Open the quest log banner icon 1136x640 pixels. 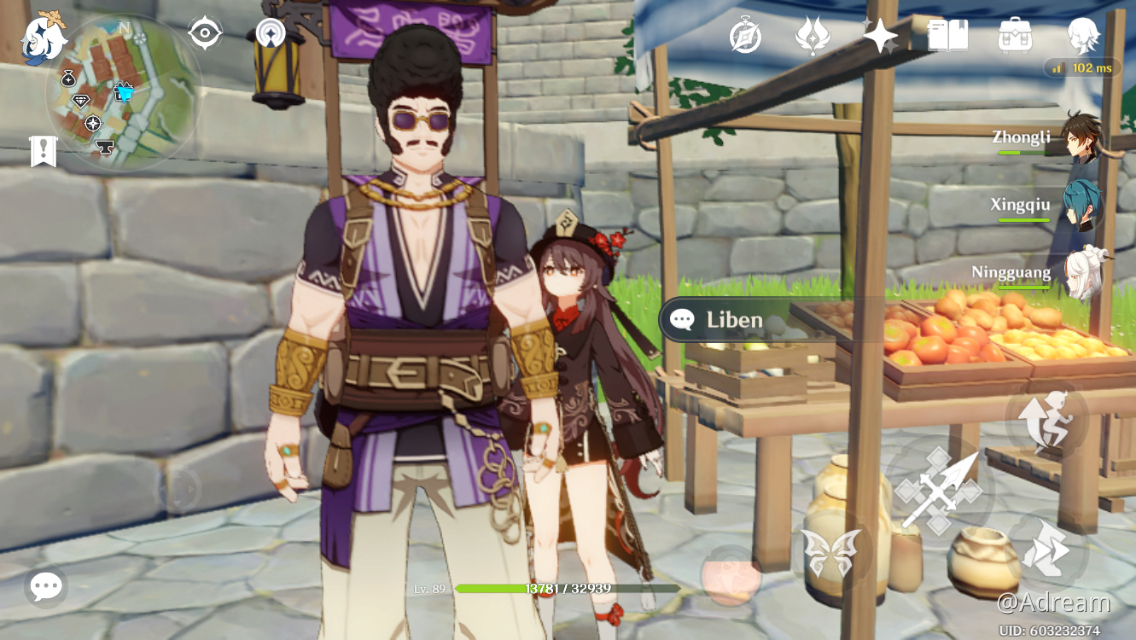43,151
